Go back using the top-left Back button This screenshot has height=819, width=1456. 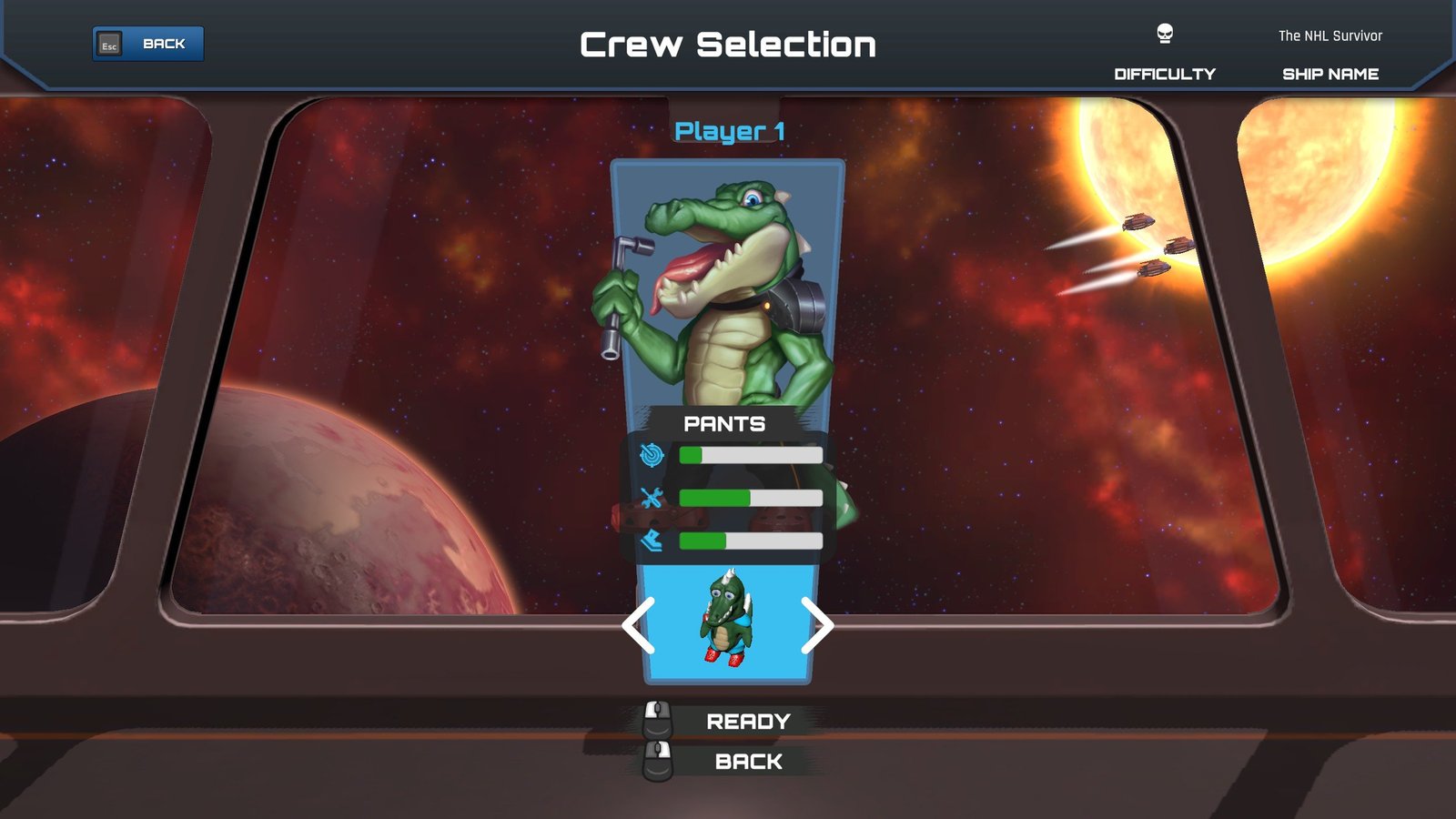tap(148, 44)
